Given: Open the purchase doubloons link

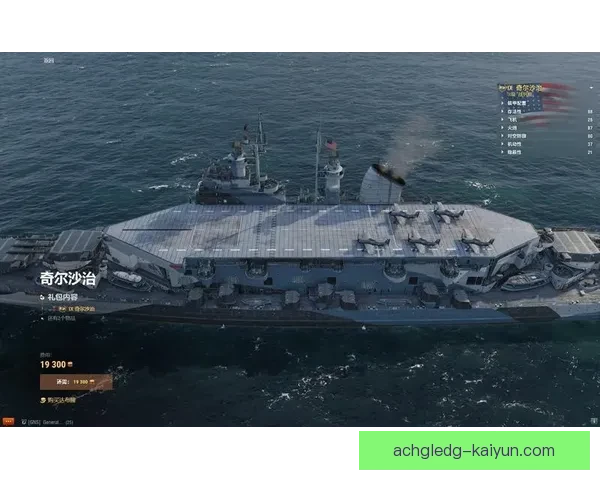Looking at the screenshot, I should pos(63,399).
